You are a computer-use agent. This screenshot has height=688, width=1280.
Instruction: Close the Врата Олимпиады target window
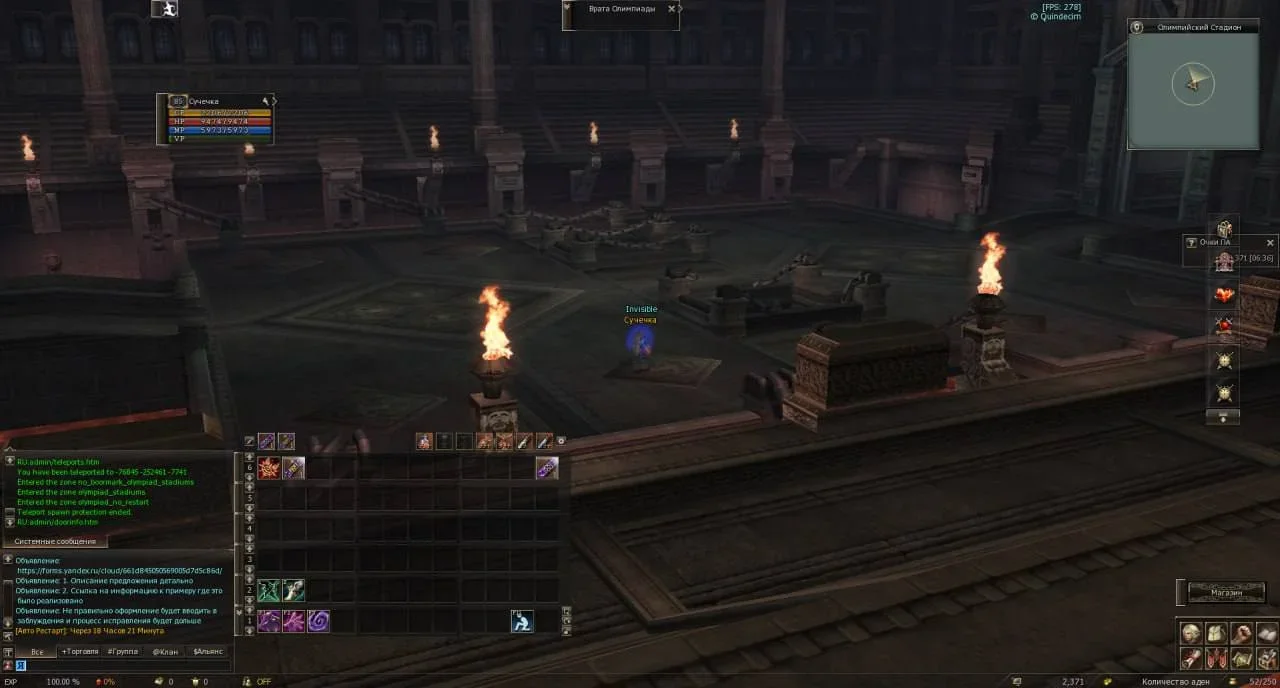674,8
